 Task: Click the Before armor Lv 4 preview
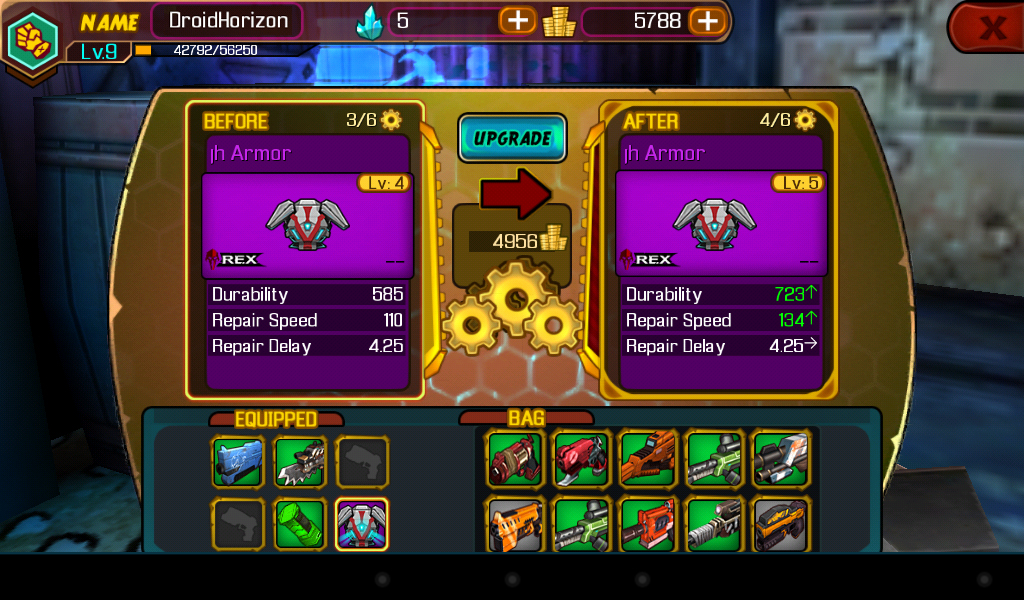click(x=307, y=225)
